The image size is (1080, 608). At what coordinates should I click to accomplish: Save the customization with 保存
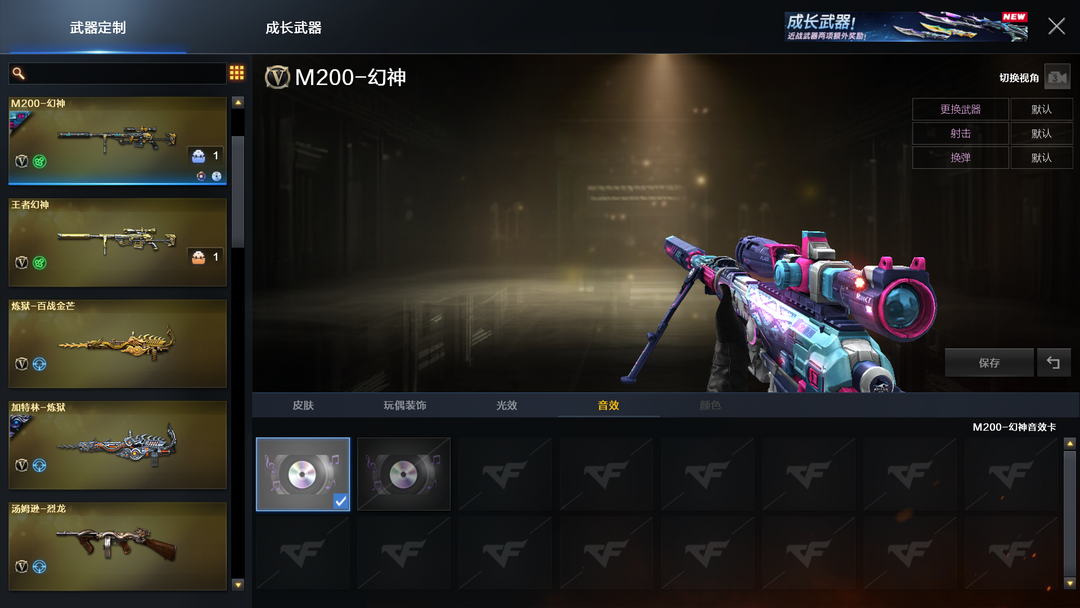pyautogui.click(x=989, y=363)
